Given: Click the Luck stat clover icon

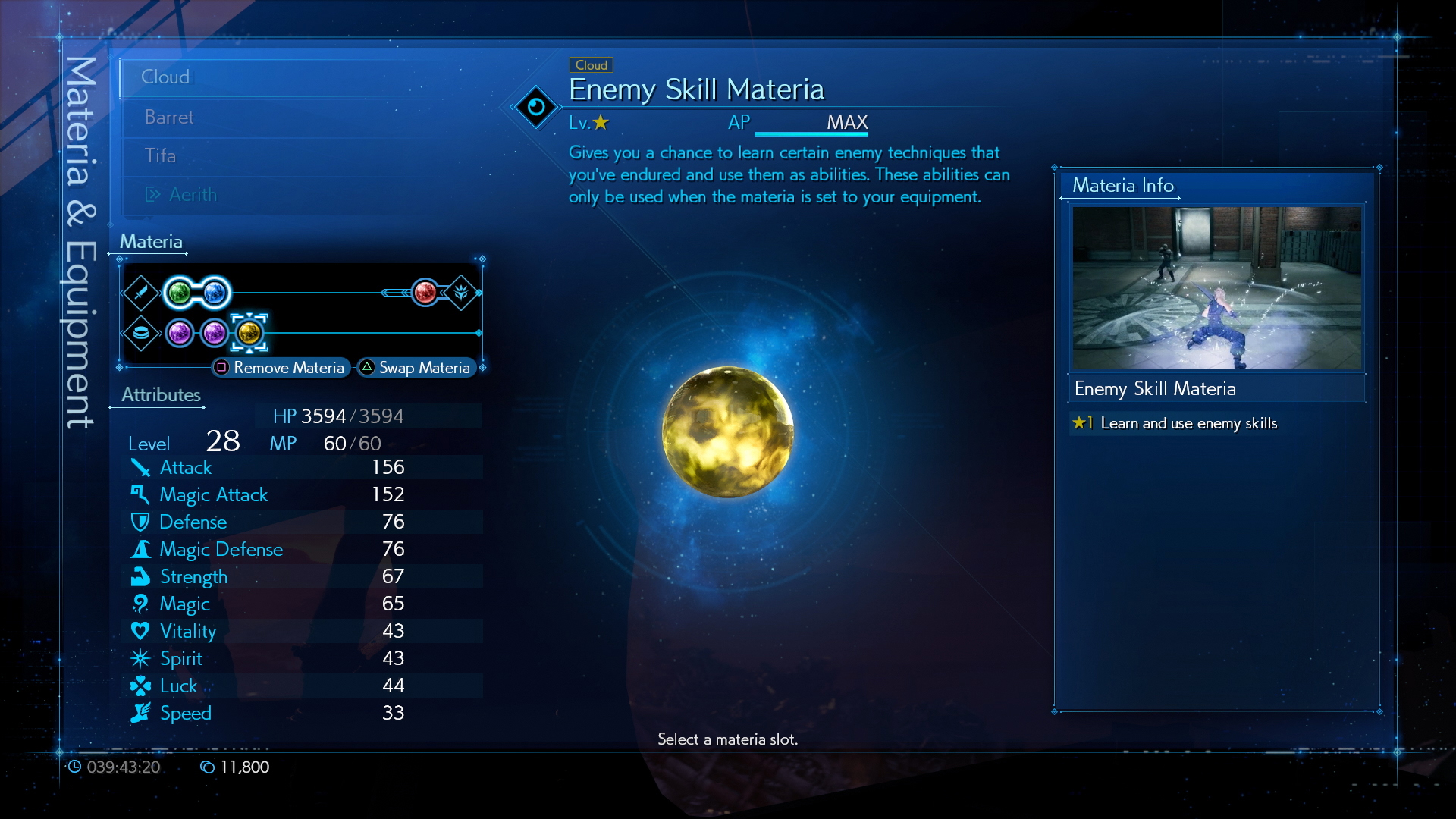Looking at the screenshot, I should [x=141, y=685].
